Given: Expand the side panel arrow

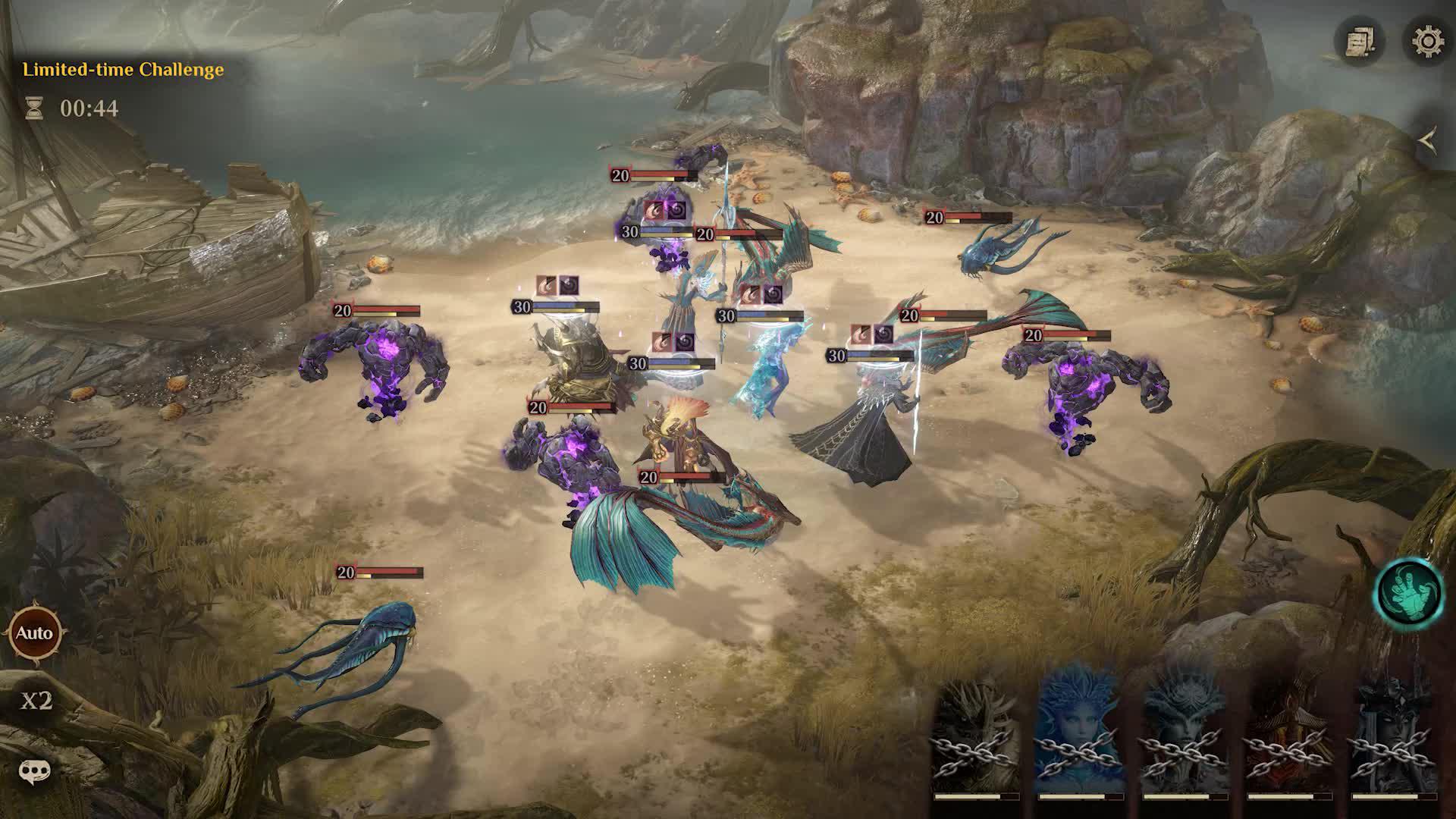Looking at the screenshot, I should click(x=1428, y=140).
